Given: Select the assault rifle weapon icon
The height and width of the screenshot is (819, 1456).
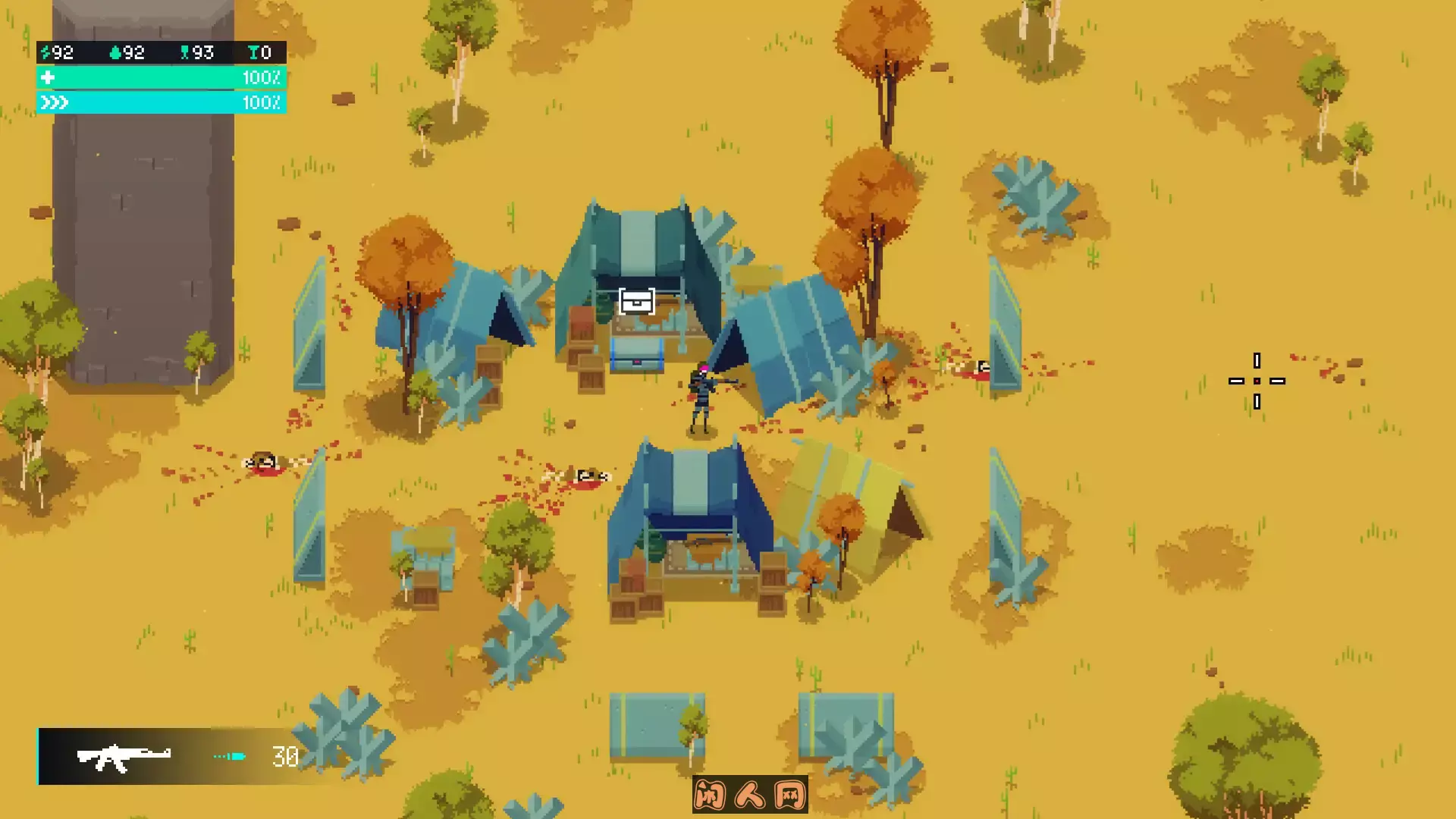Looking at the screenshot, I should pos(124,756).
